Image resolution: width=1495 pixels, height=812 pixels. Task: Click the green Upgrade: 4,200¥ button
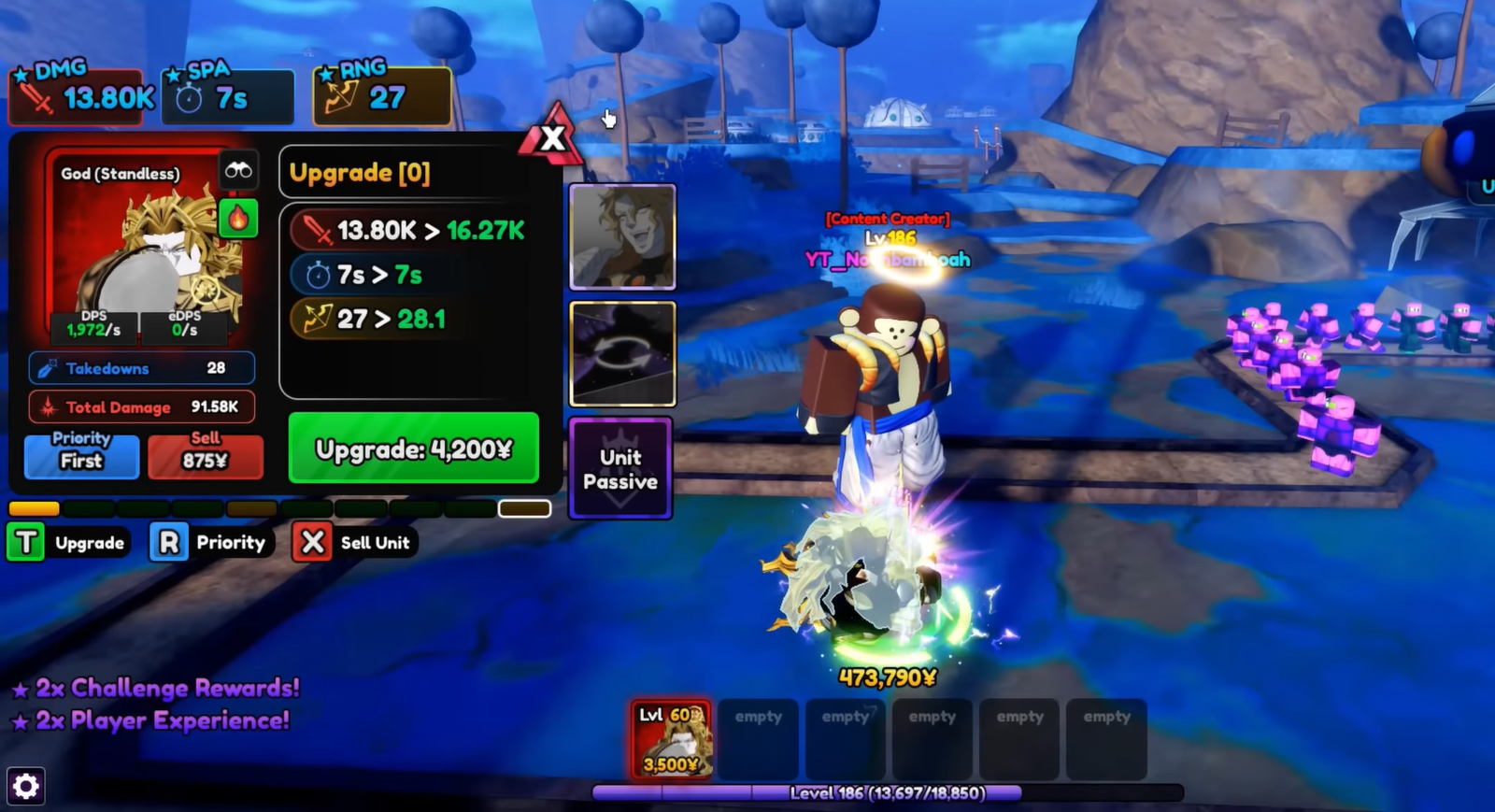pyautogui.click(x=413, y=449)
